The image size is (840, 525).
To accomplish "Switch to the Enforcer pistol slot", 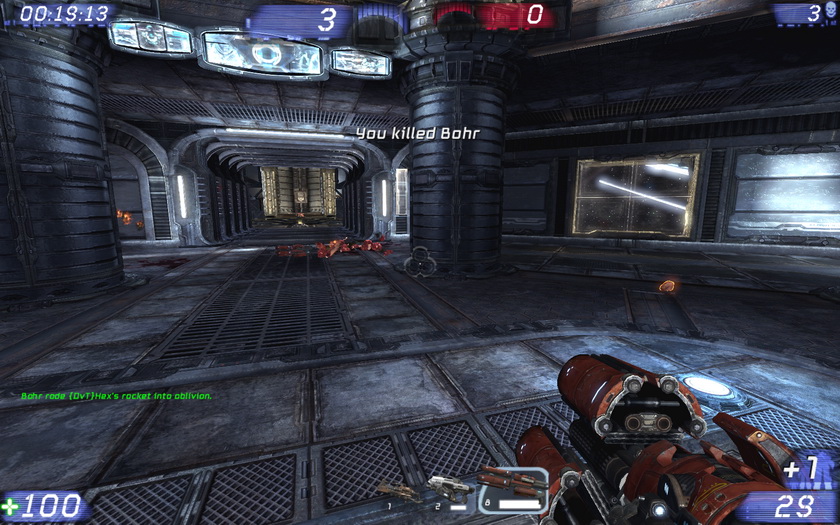I will point(449,488).
